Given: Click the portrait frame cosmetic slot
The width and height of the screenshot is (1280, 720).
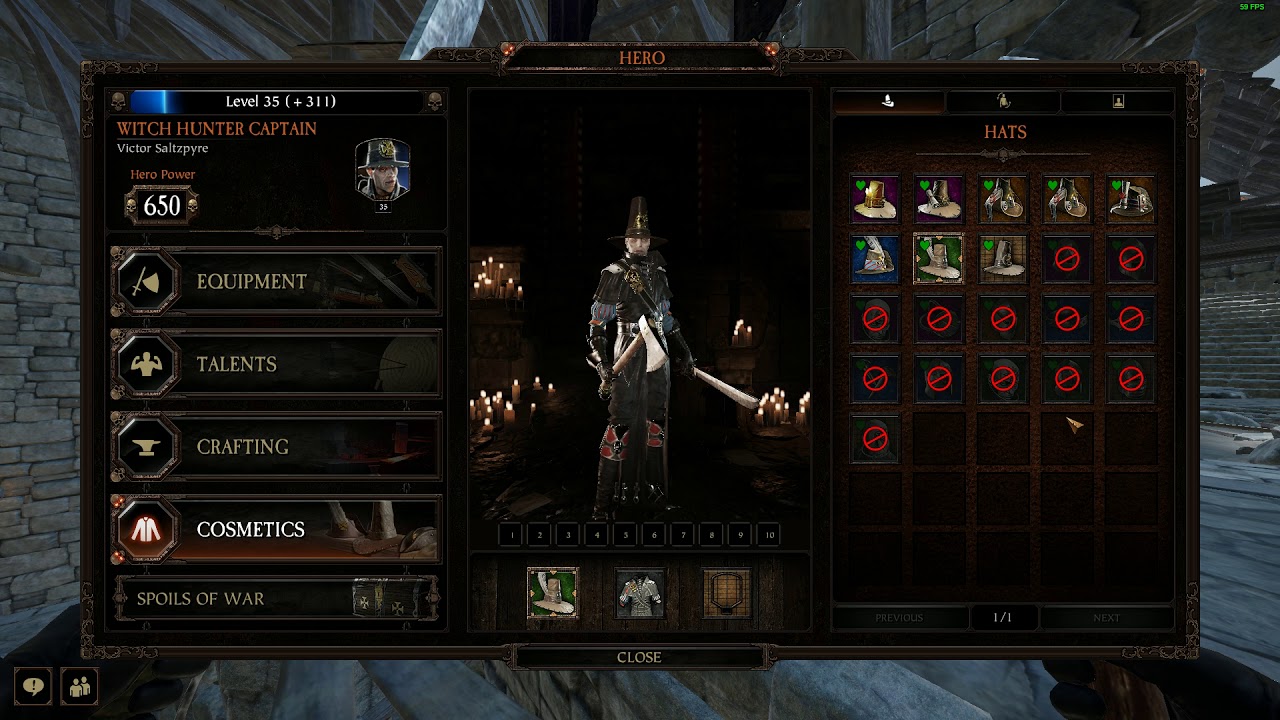Looking at the screenshot, I should (727, 593).
